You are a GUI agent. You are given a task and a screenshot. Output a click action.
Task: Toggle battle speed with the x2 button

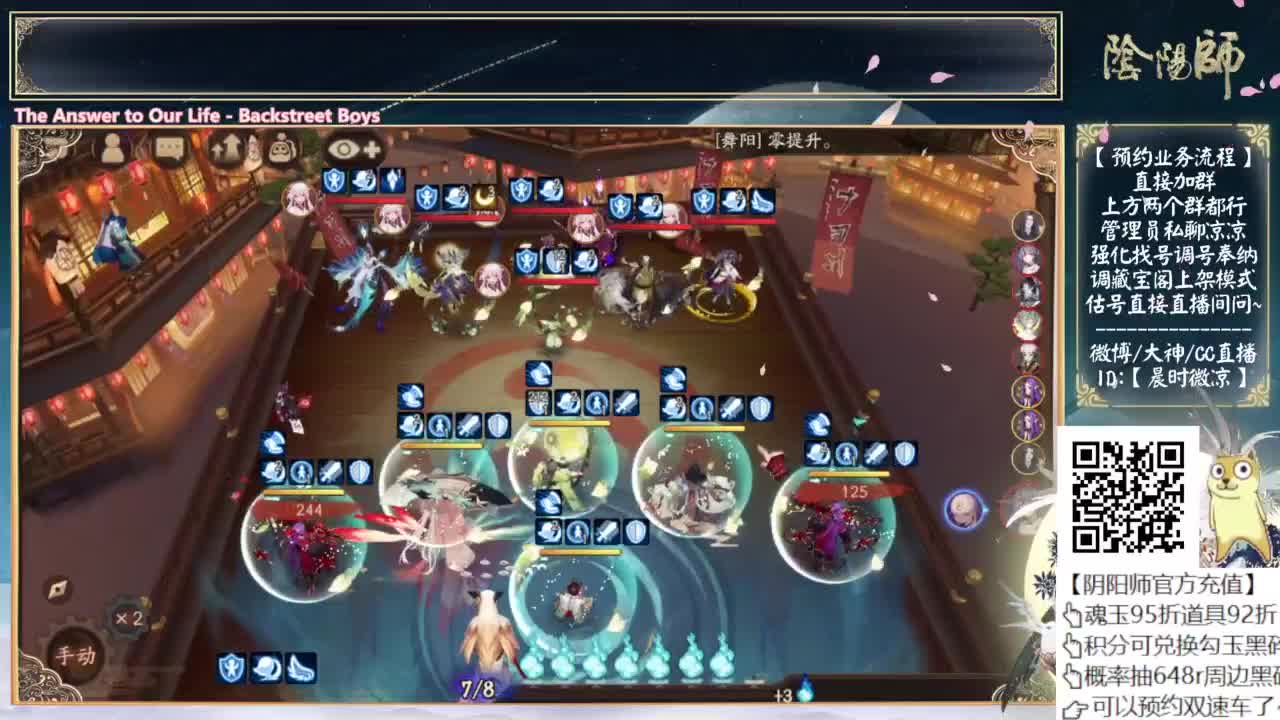click(129, 617)
